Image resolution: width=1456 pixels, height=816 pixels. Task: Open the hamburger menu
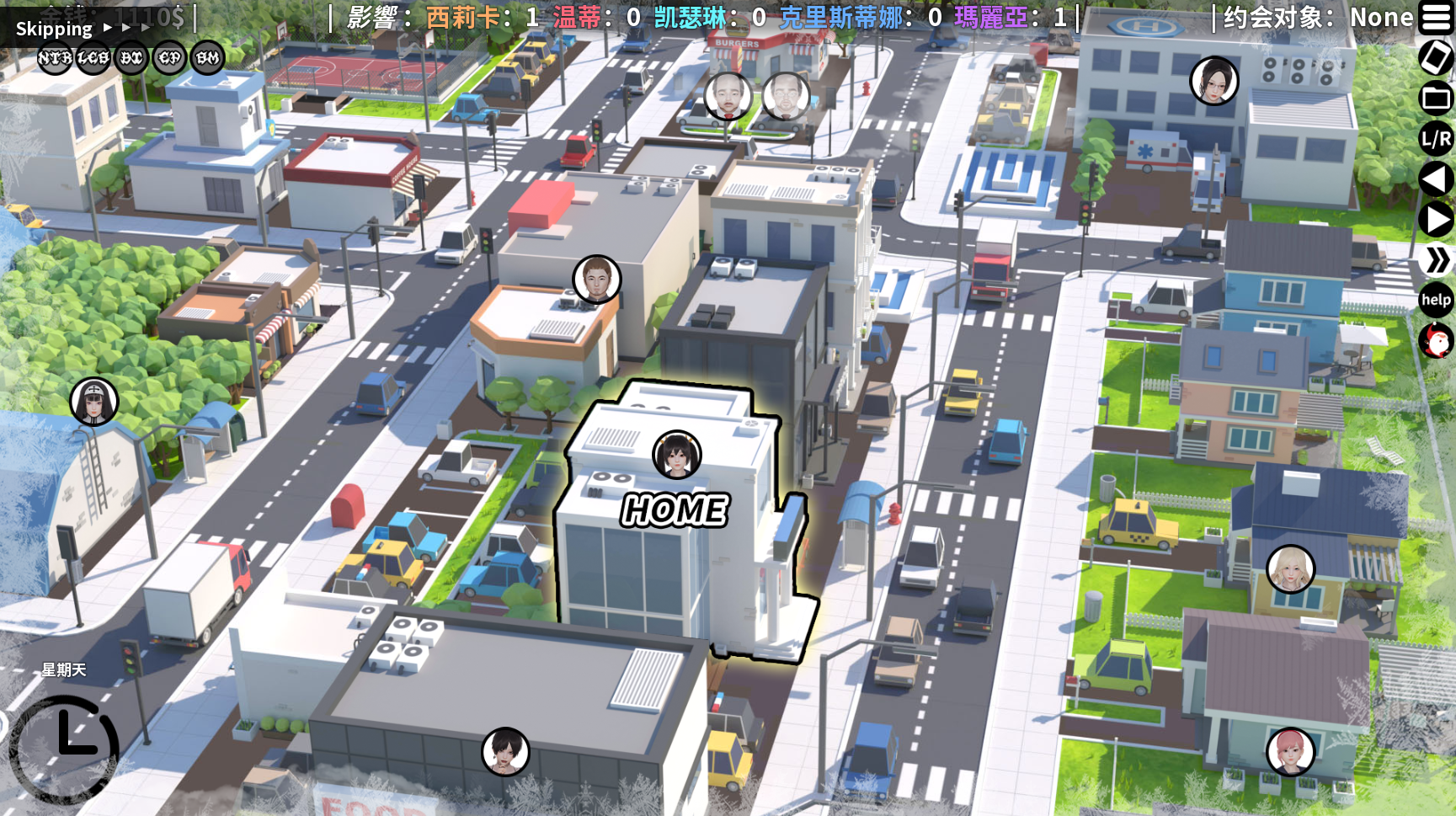1436,18
